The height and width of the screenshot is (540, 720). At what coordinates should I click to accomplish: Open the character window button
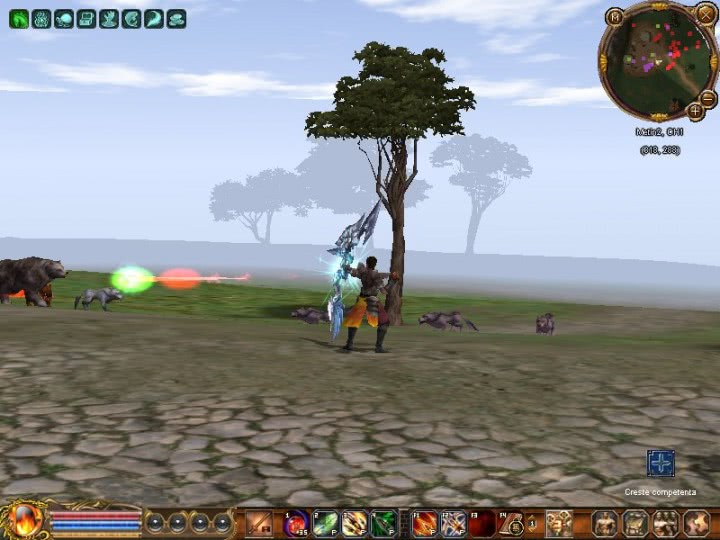(607, 523)
